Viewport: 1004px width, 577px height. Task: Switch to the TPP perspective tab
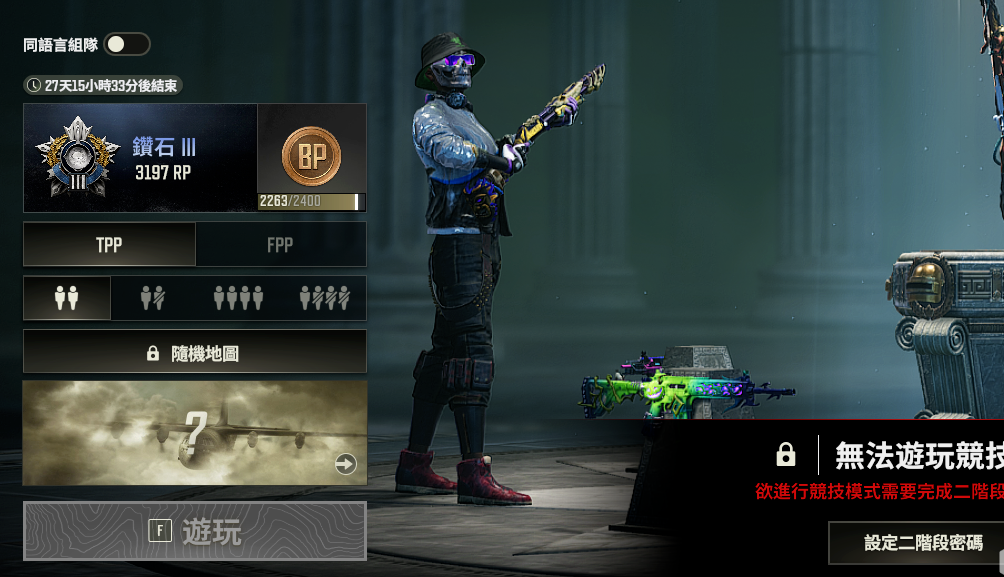coord(109,245)
